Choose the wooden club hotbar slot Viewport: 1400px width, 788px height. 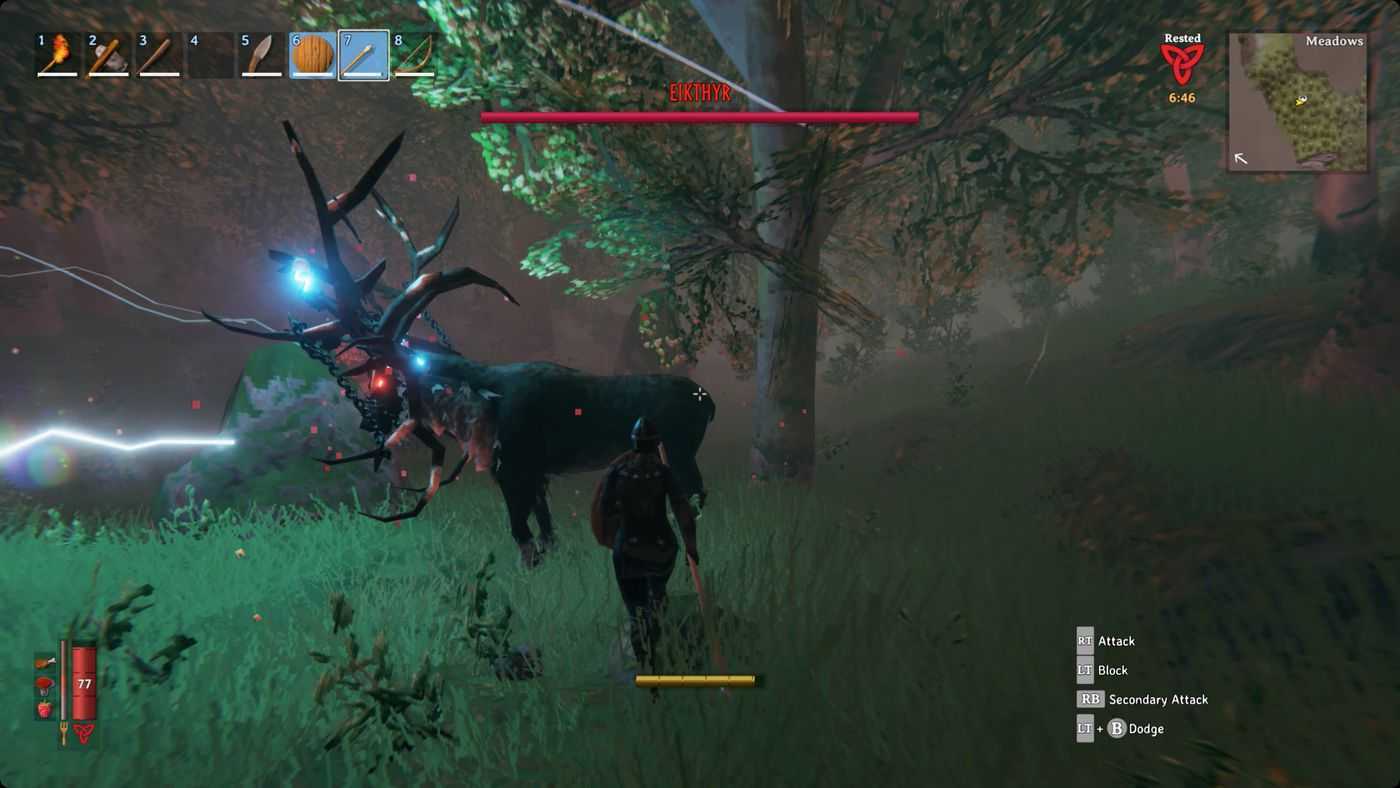point(160,55)
